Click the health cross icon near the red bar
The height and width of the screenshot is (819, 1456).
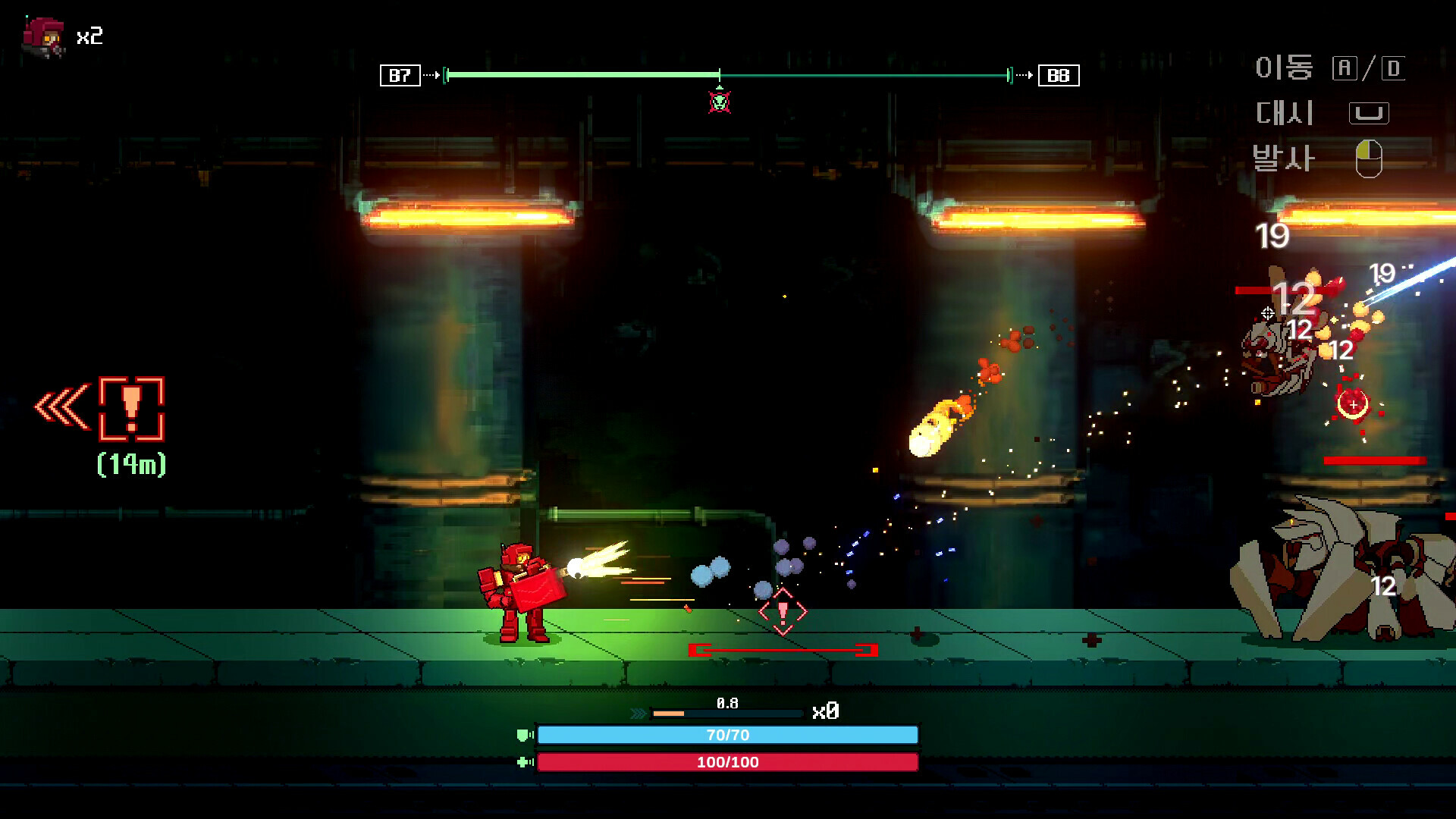click(524, 763)
